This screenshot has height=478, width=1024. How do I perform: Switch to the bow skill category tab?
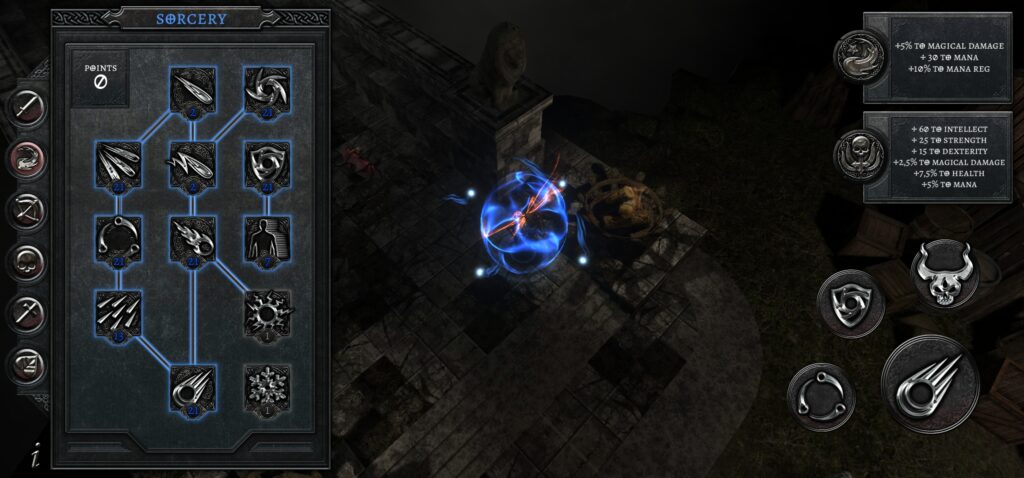click(x=27, y=210)
